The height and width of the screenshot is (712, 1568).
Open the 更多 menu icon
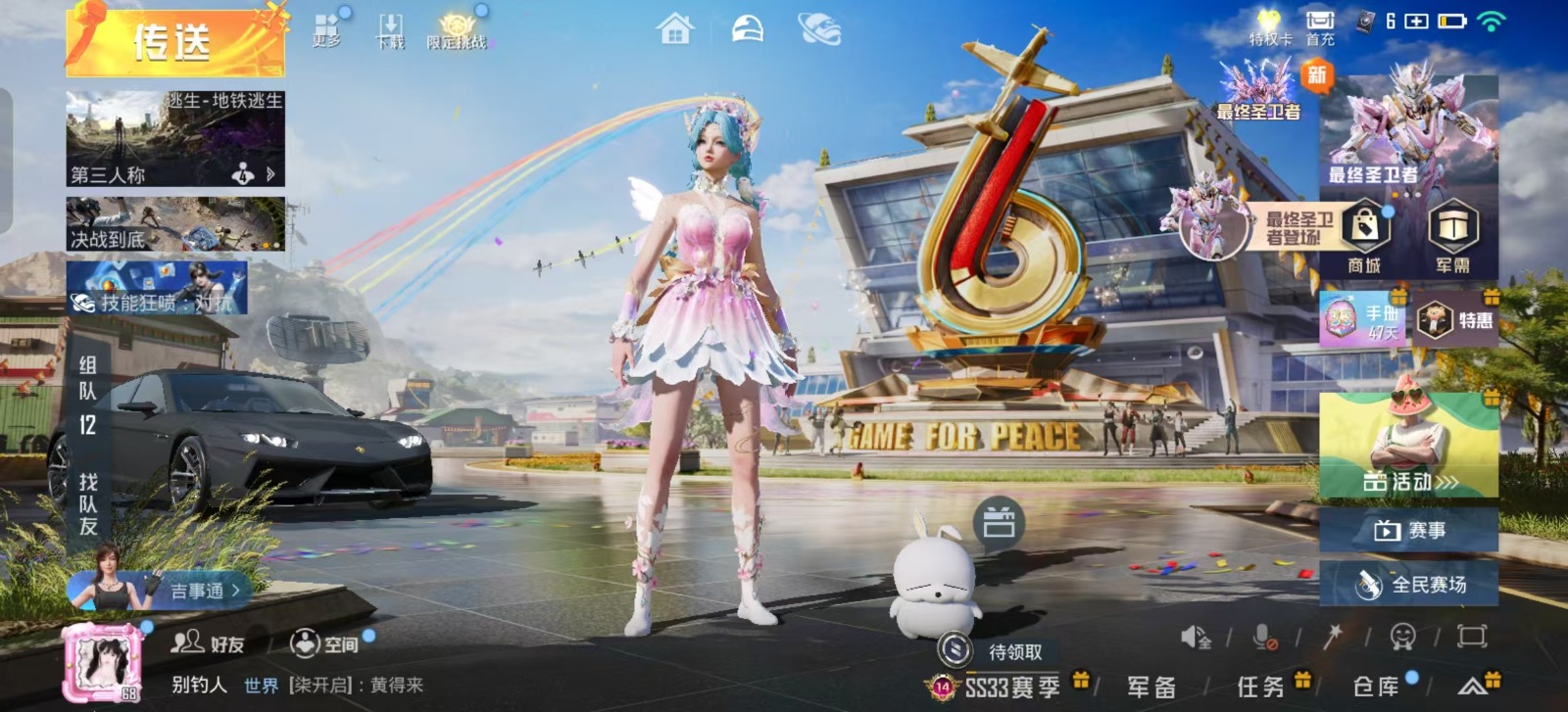tap(326, 30)
